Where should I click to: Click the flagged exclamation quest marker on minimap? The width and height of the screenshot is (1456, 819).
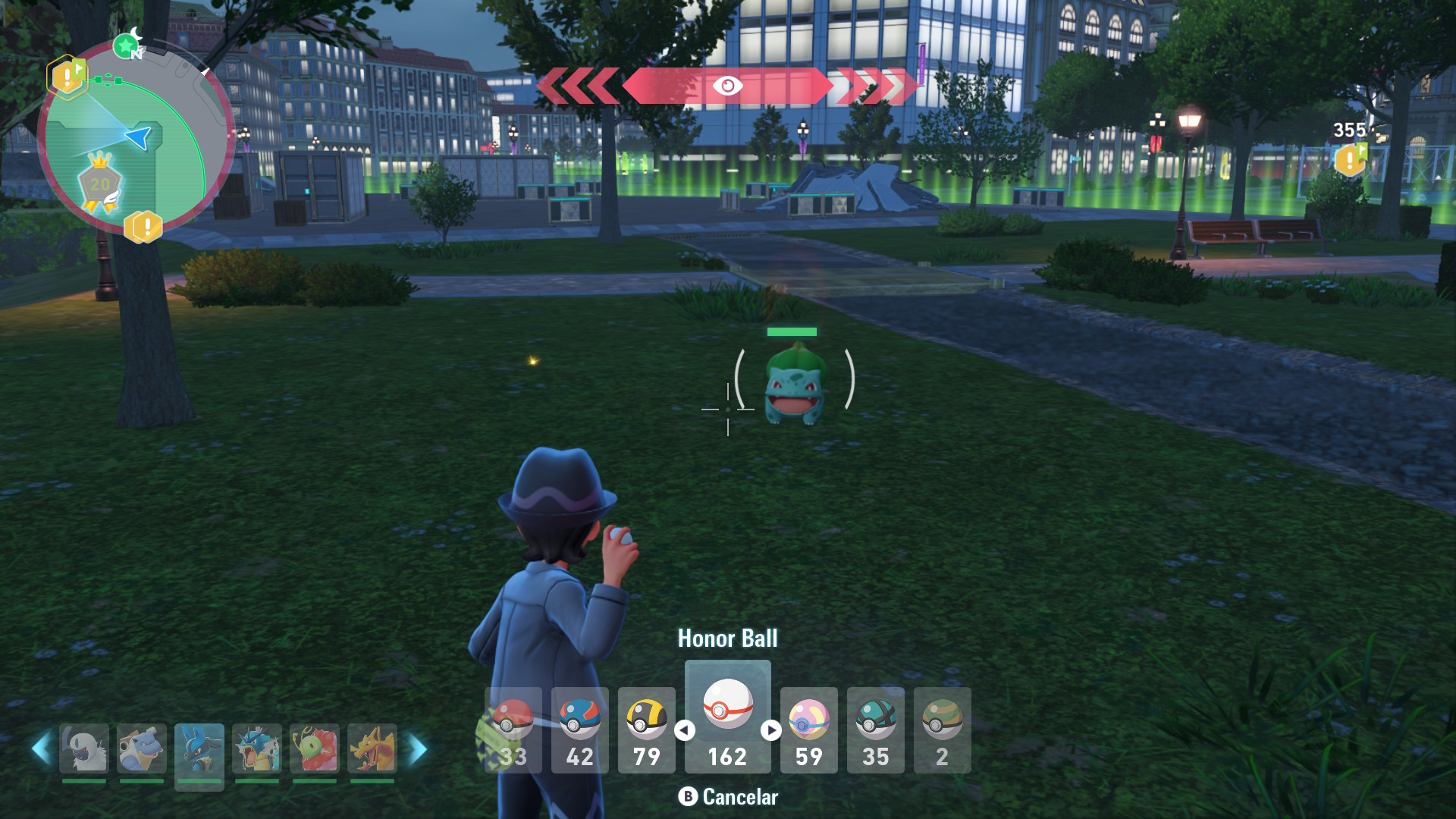[x=67, y=77]
